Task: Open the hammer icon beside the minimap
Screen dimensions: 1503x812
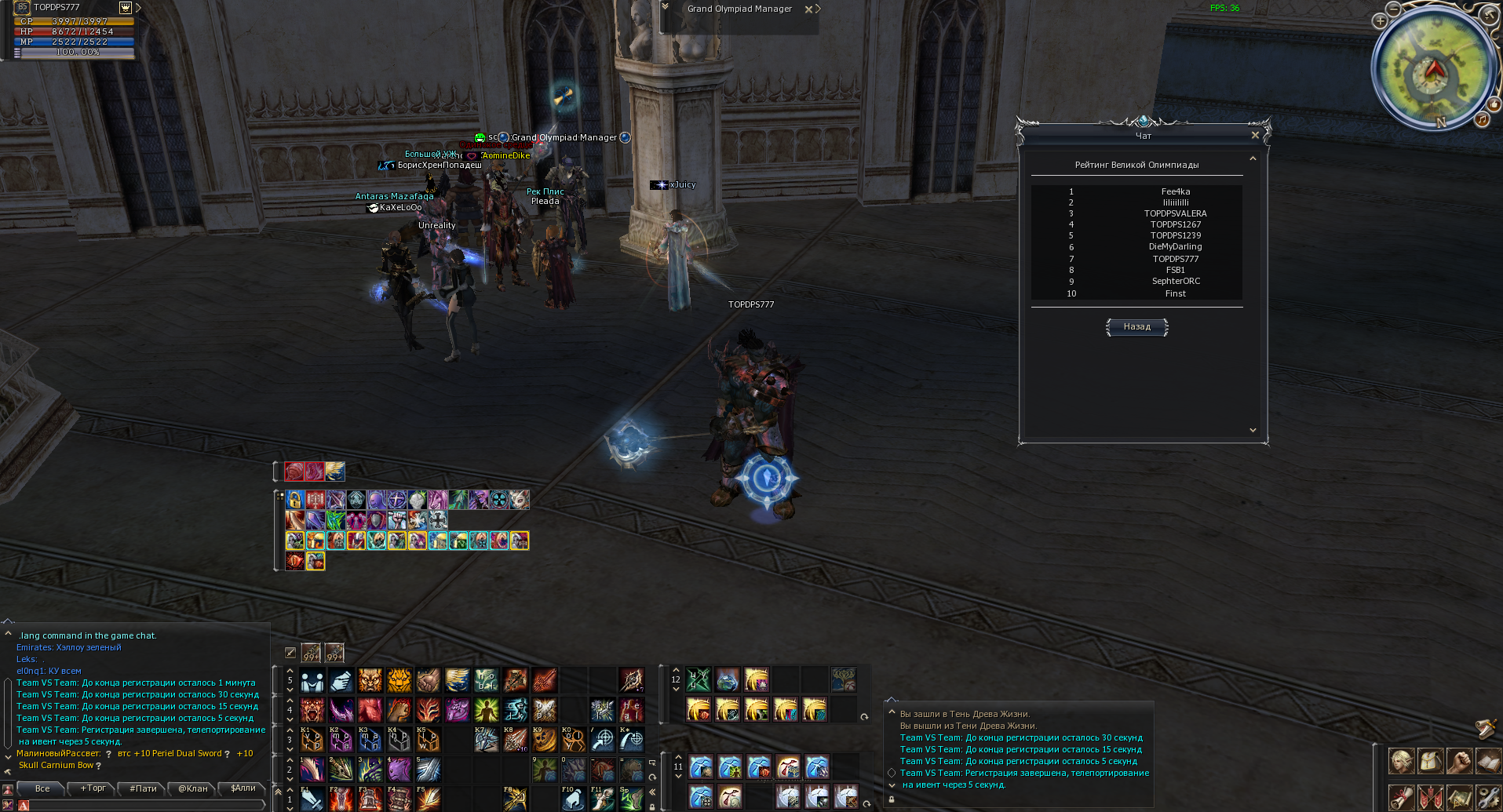Action: [1488, 14]
